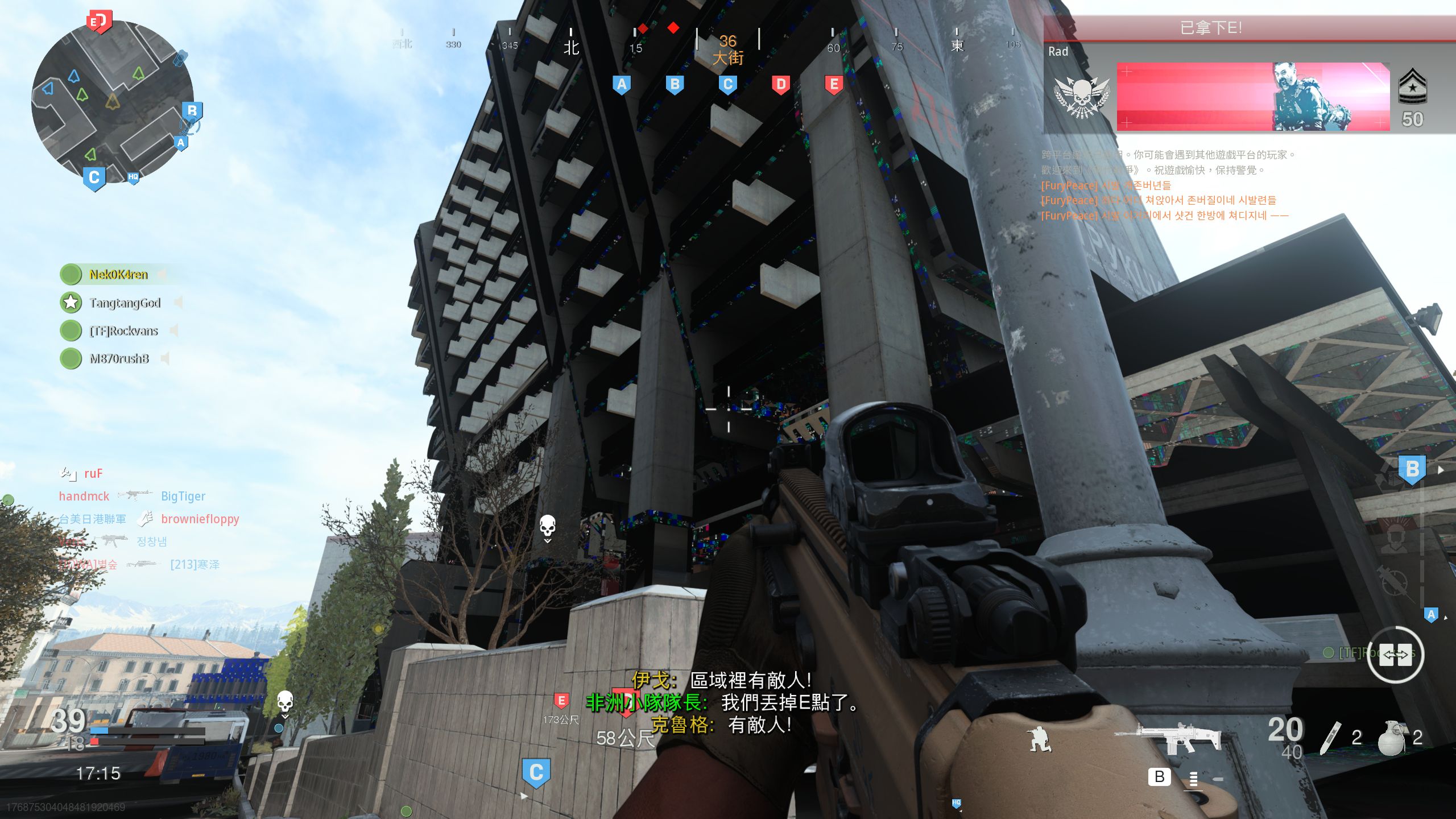Toggle the star badge next to TangtangGod
This screenshot has width=1456, height=819.
(71, 303)
